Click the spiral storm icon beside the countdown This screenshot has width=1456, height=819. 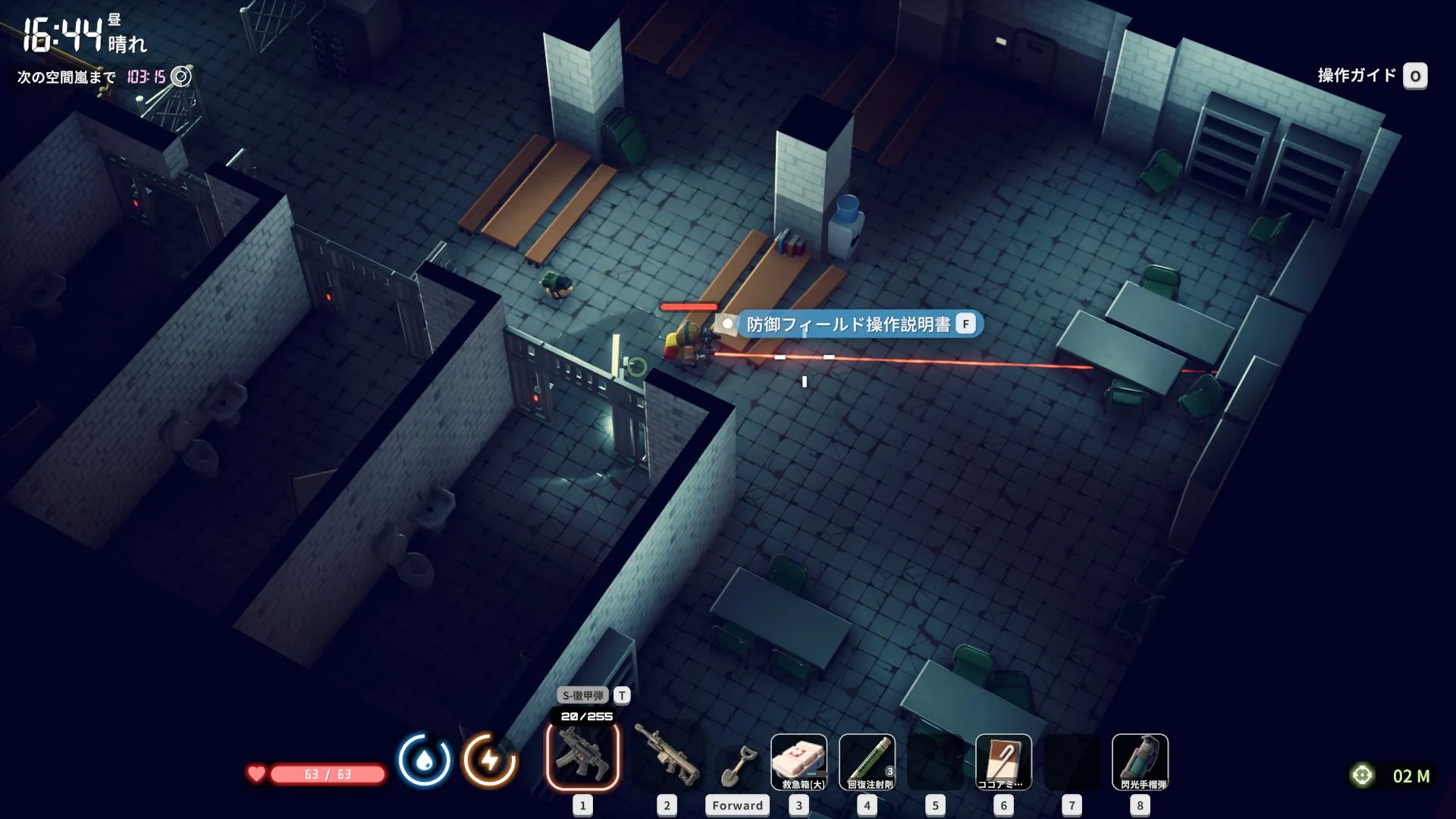[180, 77]
